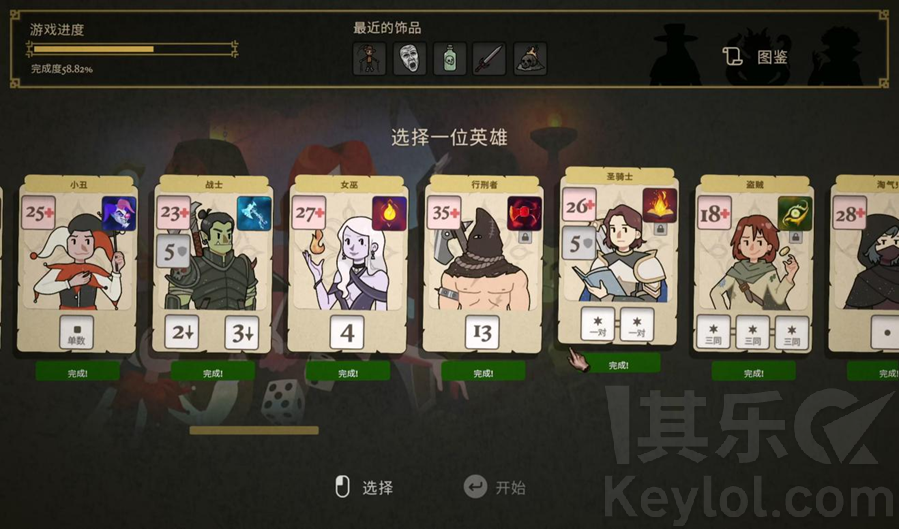This screenshot has width=899, height=529.
Task: Select the 小丑 jester hero card
Action: click(77, 265)
